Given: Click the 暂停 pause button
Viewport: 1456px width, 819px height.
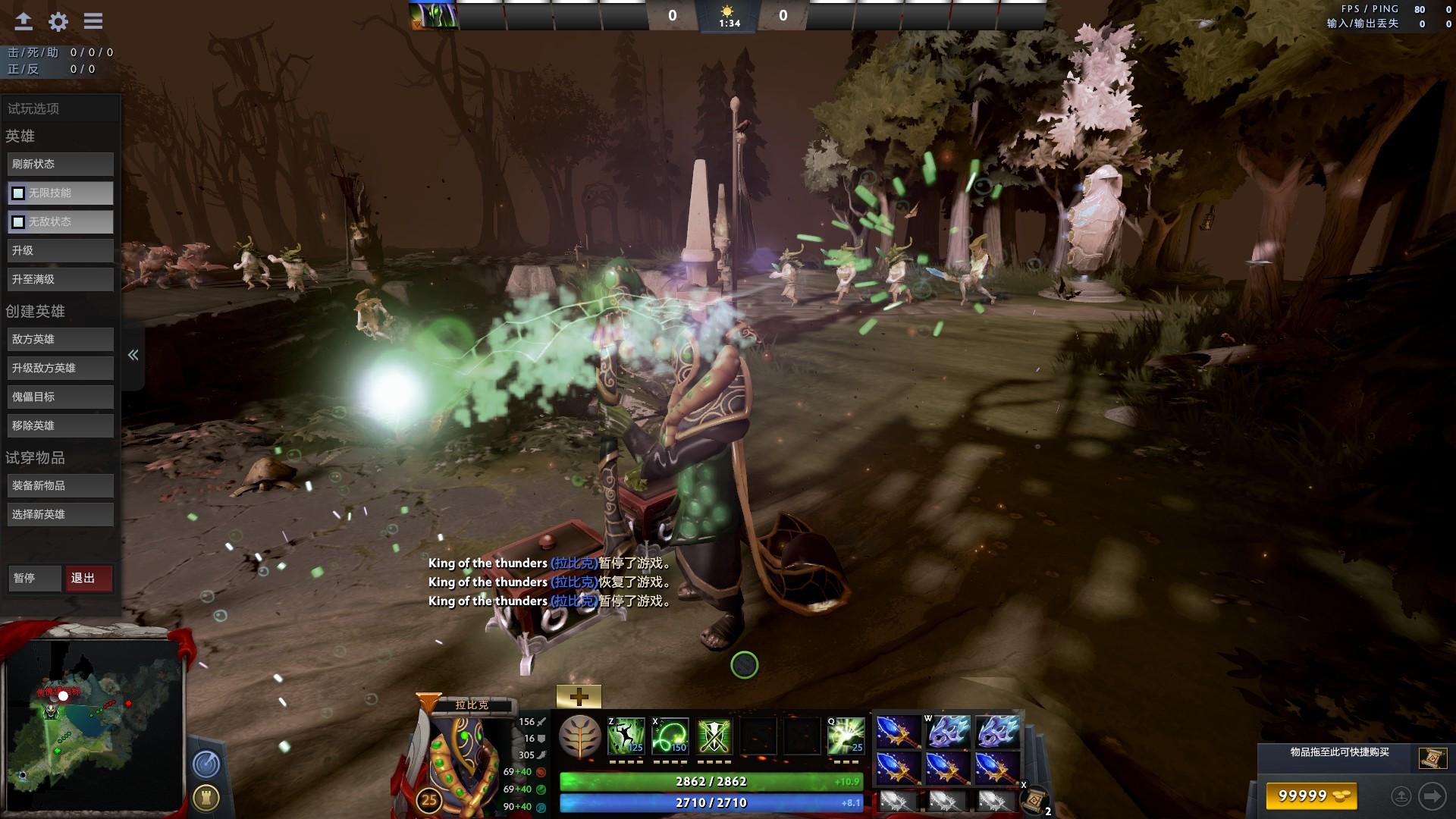Looking at the screenshot, I should tap(34, 578).
